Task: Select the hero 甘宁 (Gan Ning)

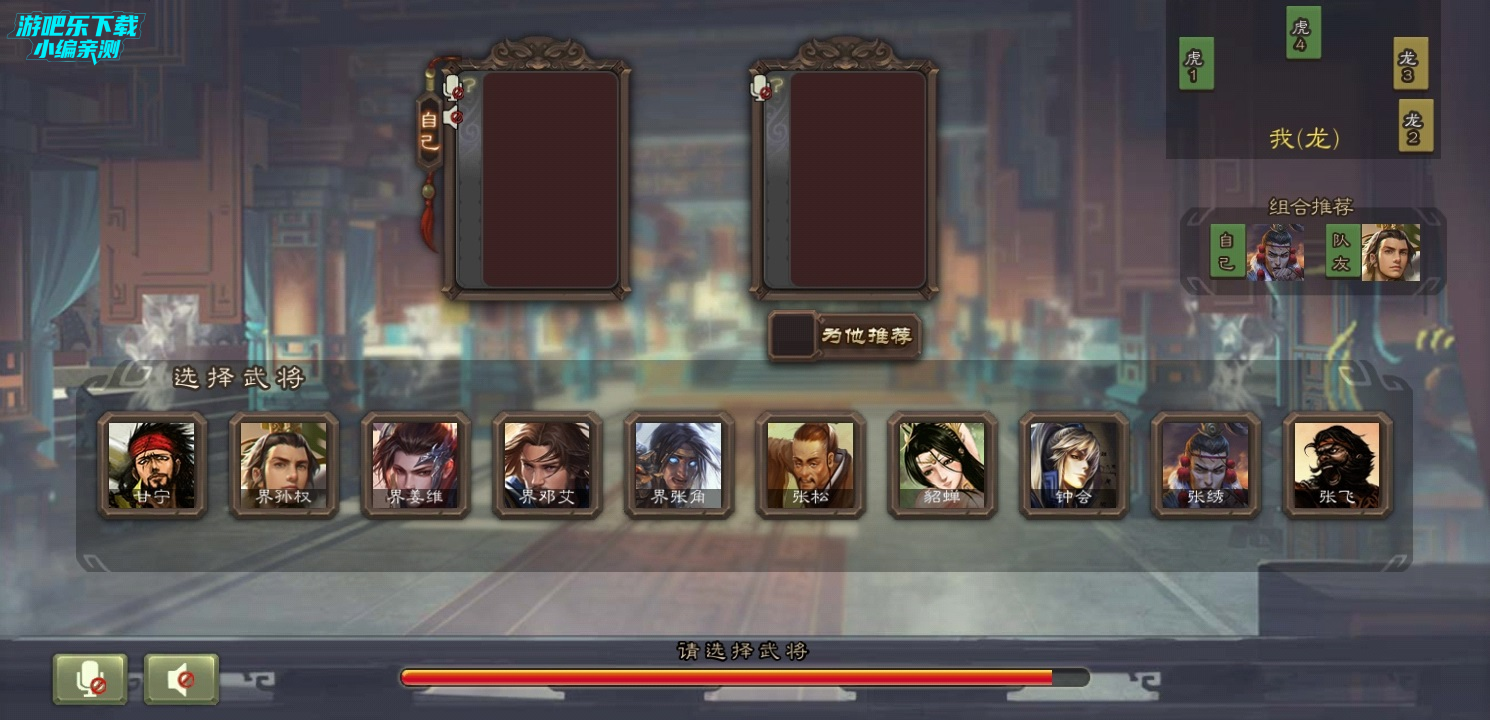Action: (152, 465)
